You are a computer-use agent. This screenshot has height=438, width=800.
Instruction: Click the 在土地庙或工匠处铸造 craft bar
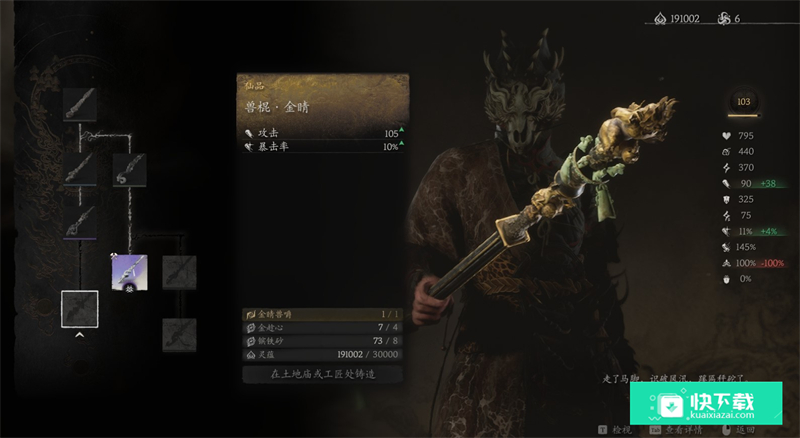coord(322,374)
